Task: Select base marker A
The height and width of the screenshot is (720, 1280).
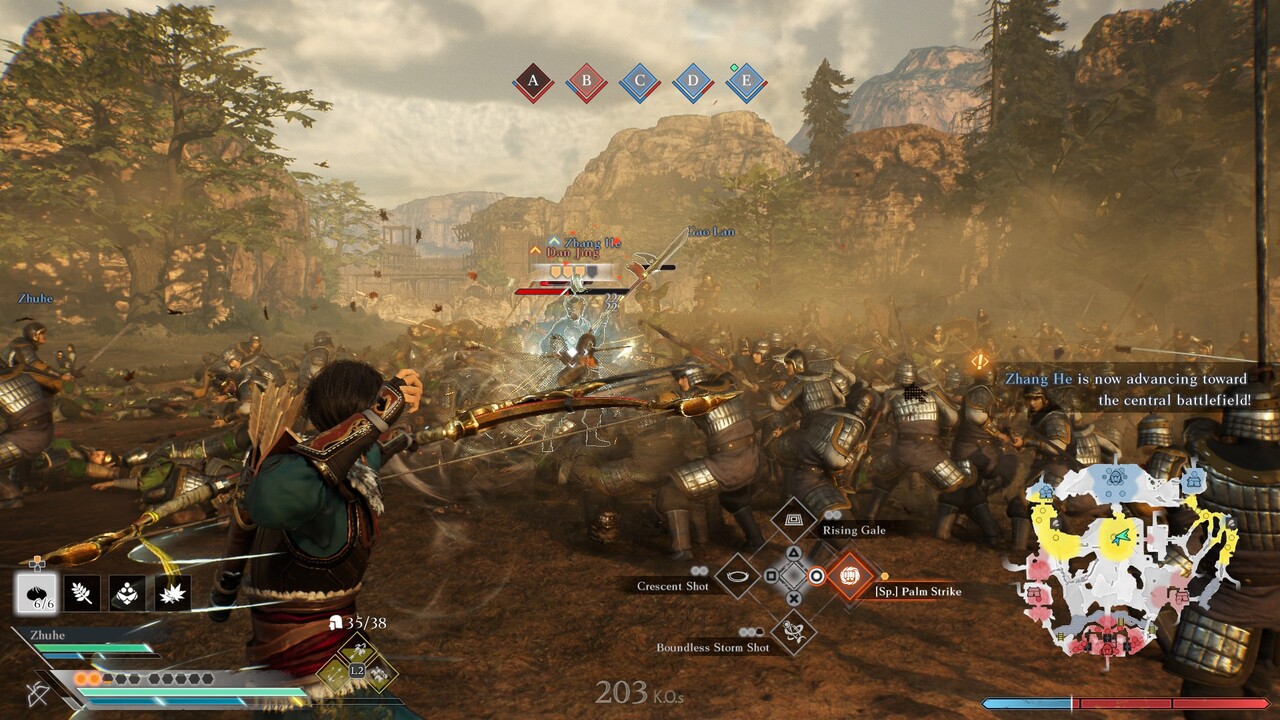Action: click(533, 83)
